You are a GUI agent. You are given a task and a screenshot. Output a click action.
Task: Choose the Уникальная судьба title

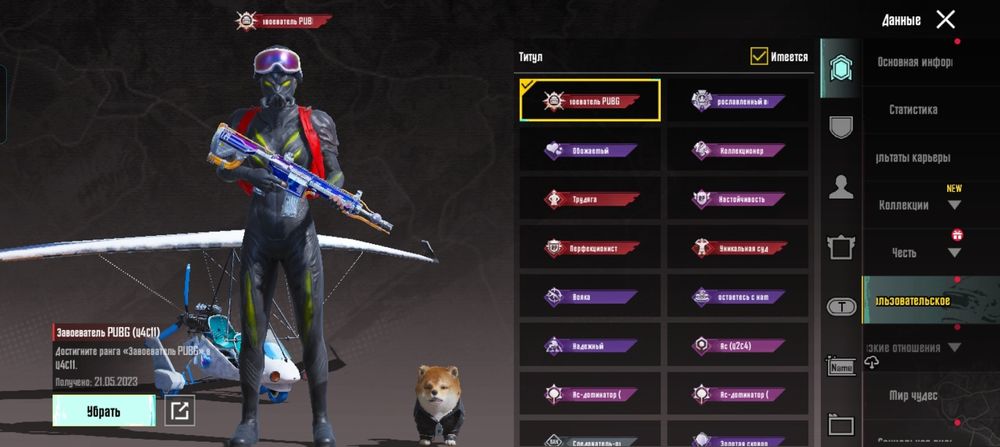pyautogui.click(x=738, y=247)
